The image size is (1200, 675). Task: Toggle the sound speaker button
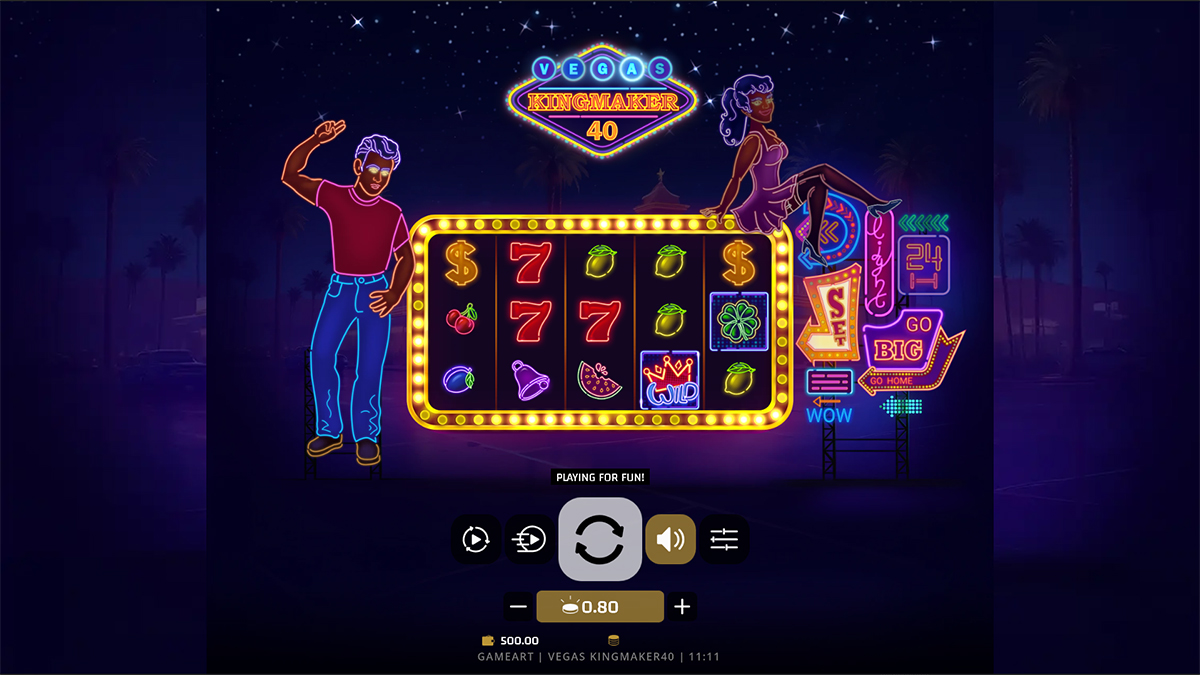(670, 540)
